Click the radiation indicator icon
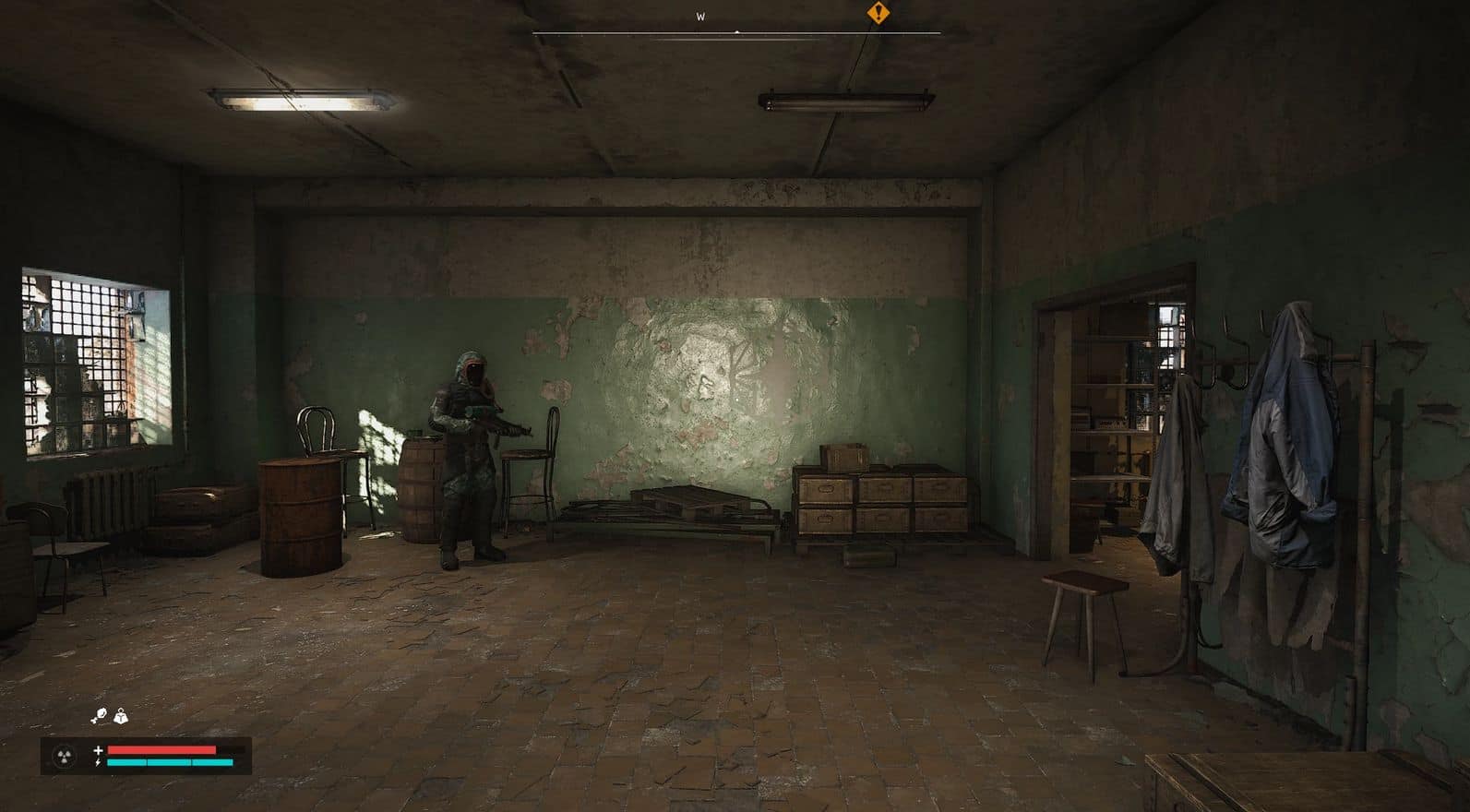 point(65,757)
